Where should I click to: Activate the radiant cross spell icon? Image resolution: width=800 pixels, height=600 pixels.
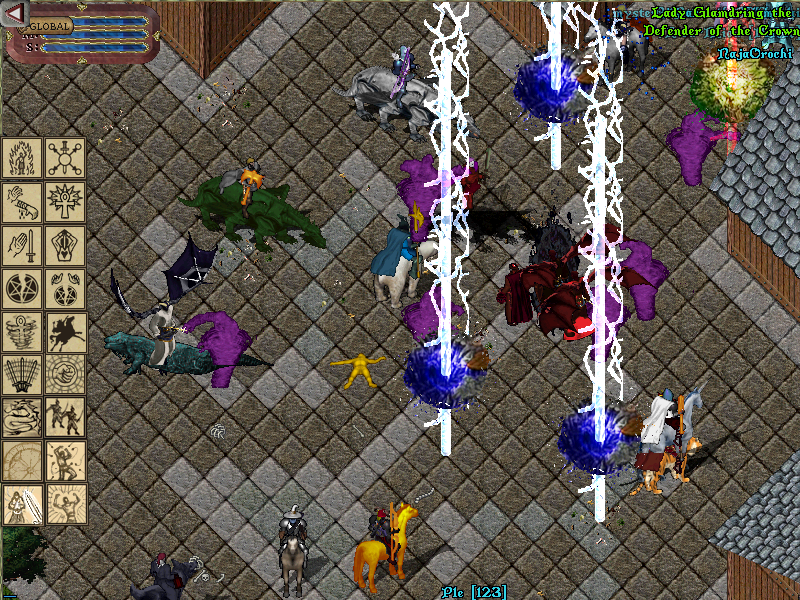point(65,201)
